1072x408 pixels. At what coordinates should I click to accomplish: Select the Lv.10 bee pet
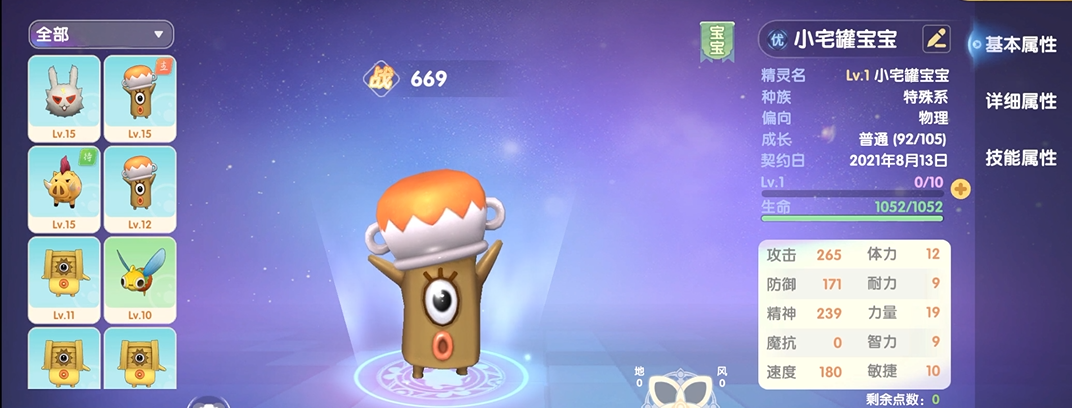(140, 278)
